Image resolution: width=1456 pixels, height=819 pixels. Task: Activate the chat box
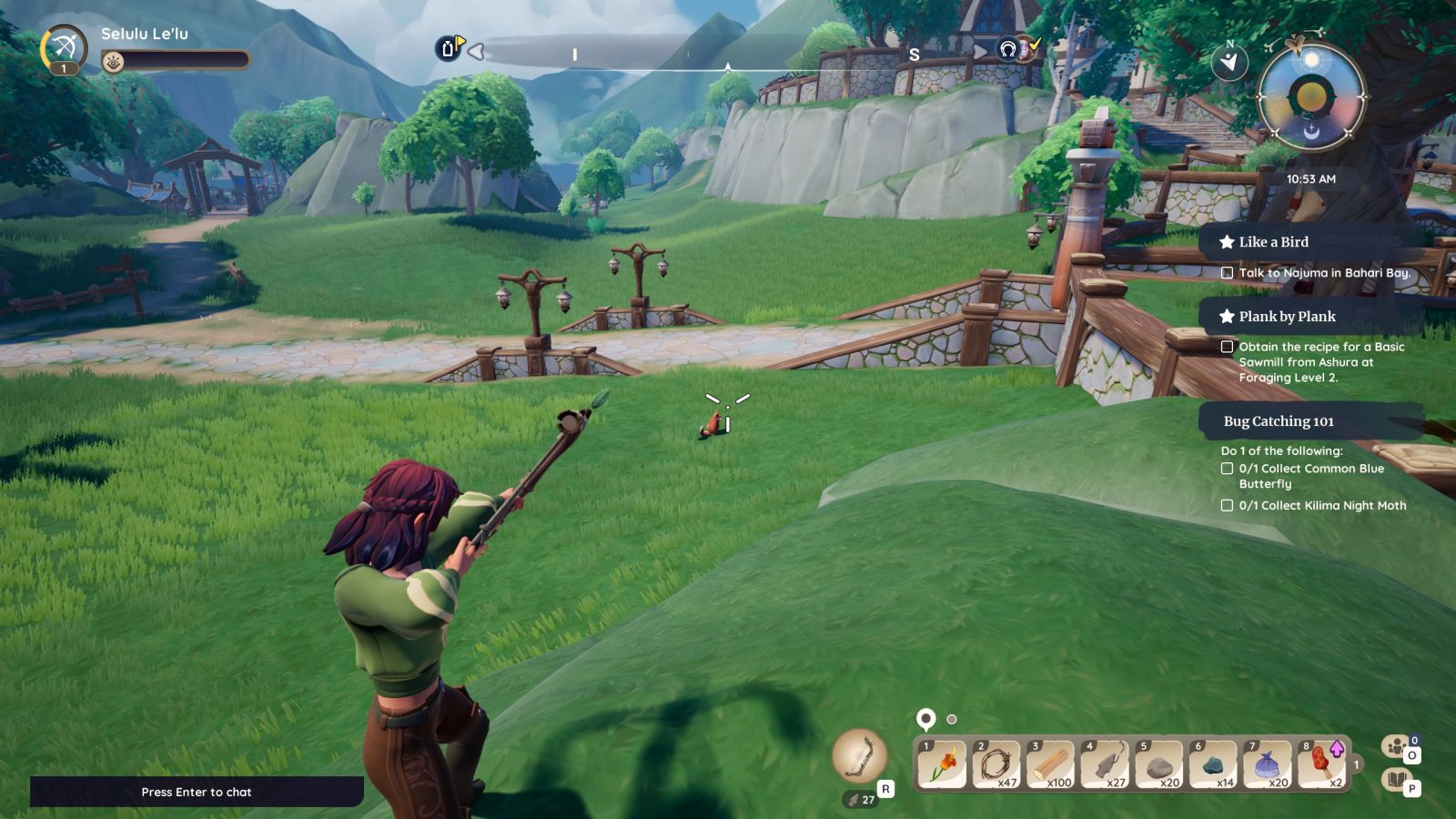197,792
